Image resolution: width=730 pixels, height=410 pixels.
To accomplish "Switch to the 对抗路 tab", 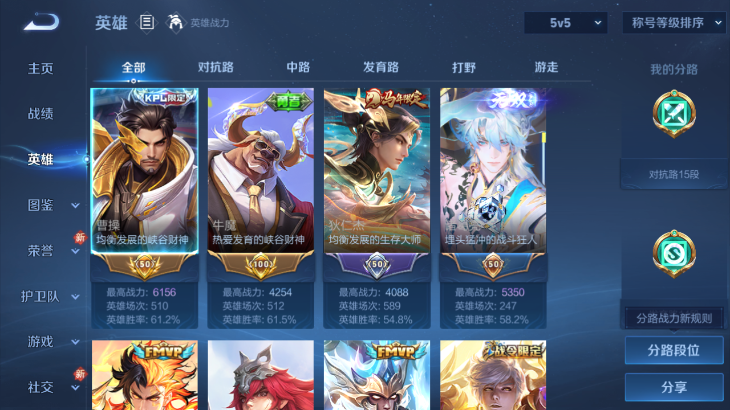I will (216, 67).
